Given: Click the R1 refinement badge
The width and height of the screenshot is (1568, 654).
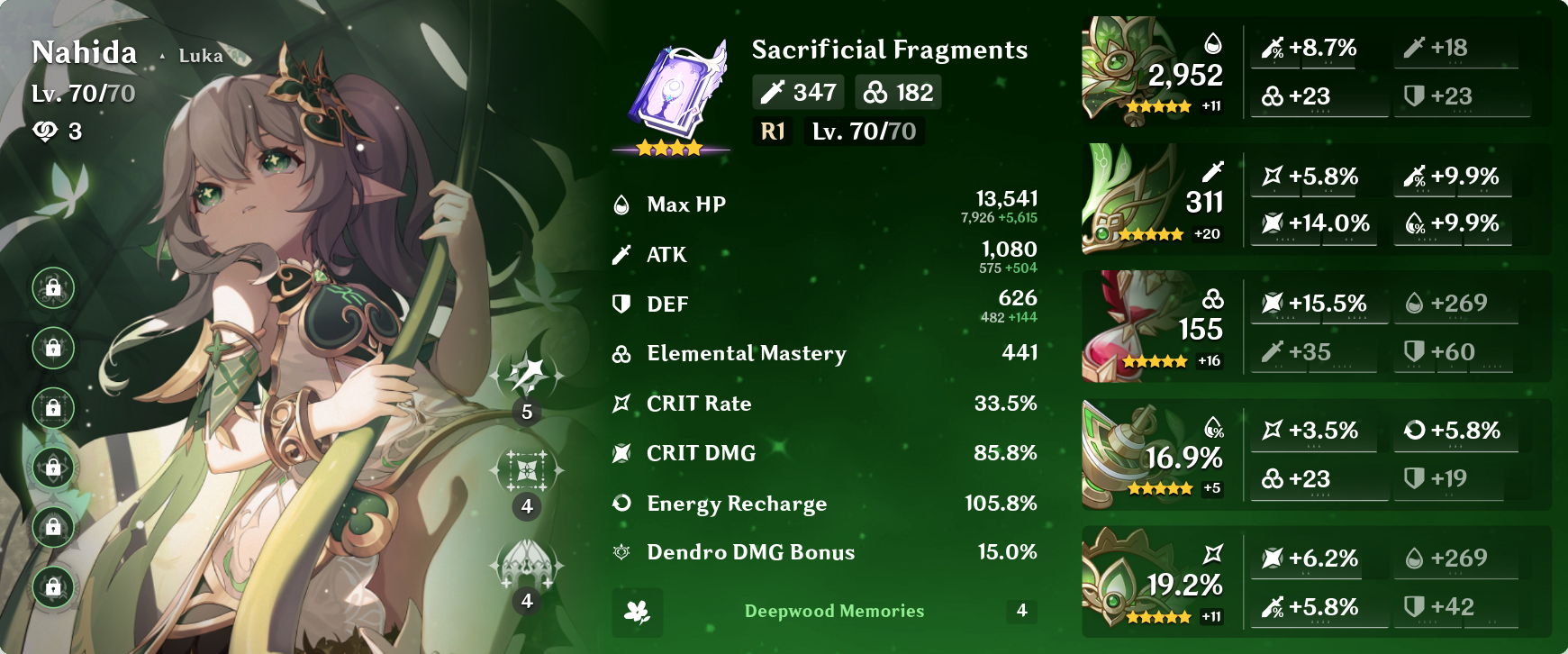Looking at the screenshot, I should click(771, 132).
